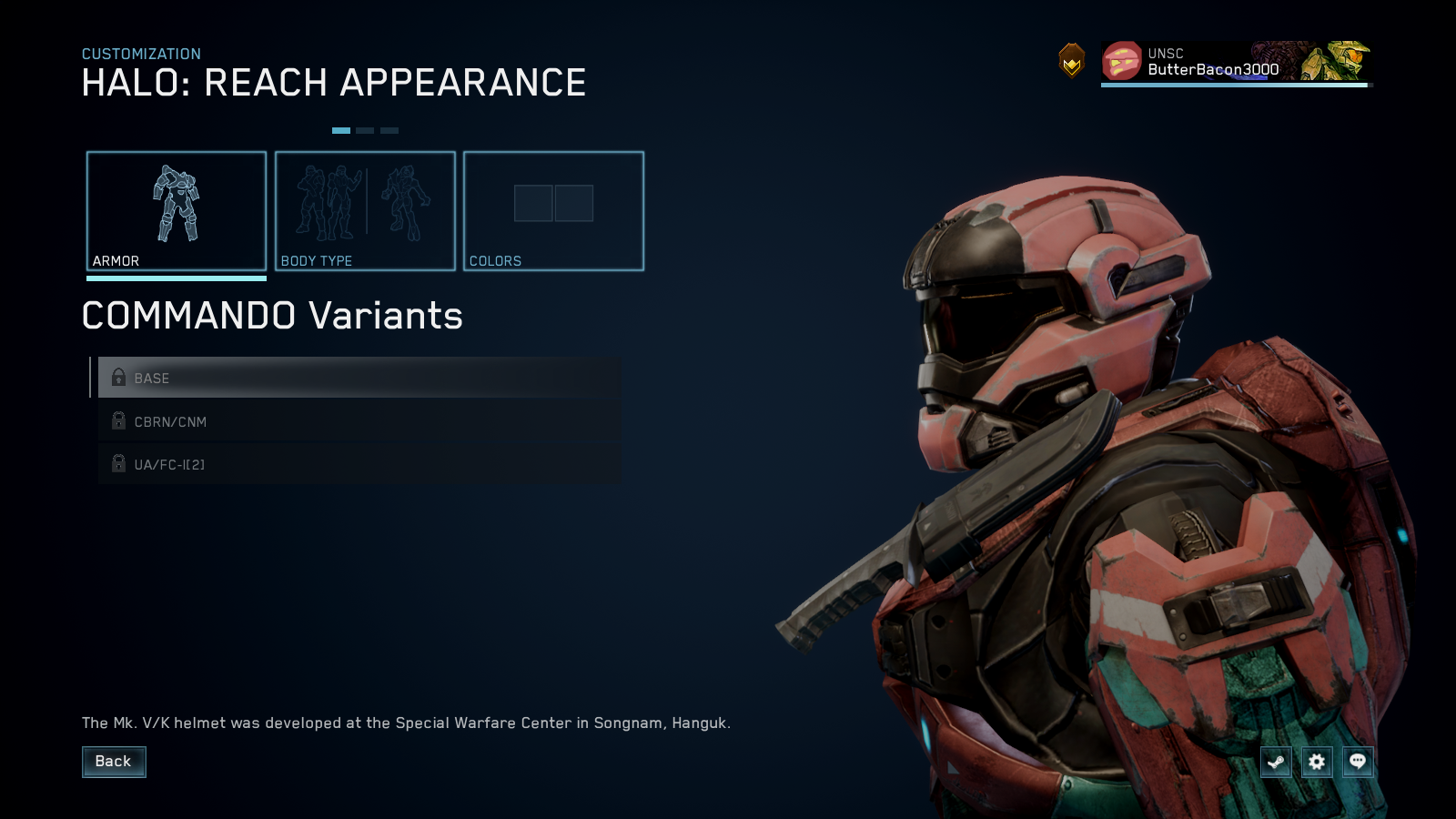The width and height of the screenshot is (1456, 819).
Task: Select the CBRN/CNM variant
Action: click(x=355, y=421)
